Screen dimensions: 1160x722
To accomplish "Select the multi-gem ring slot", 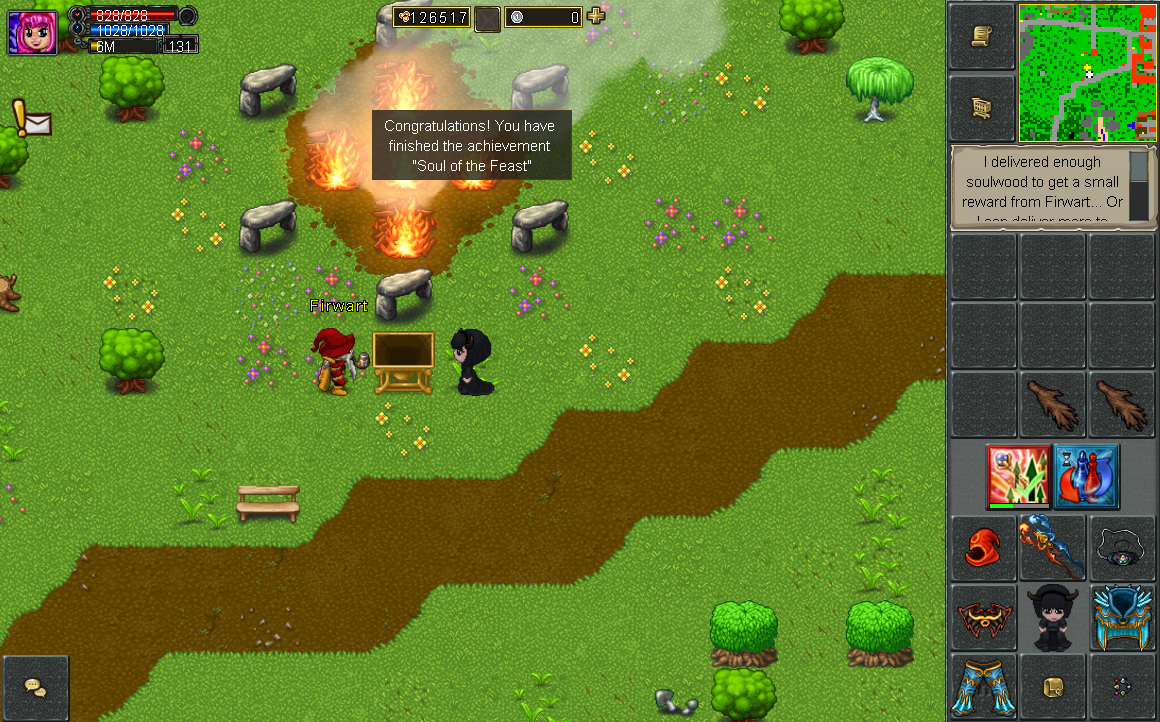I will pos(1121,686).
